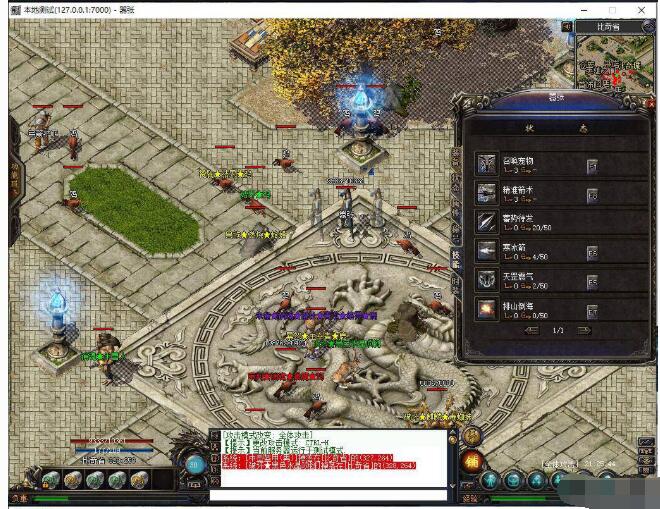Close the game window
The image size is (660, 509).
642,9
